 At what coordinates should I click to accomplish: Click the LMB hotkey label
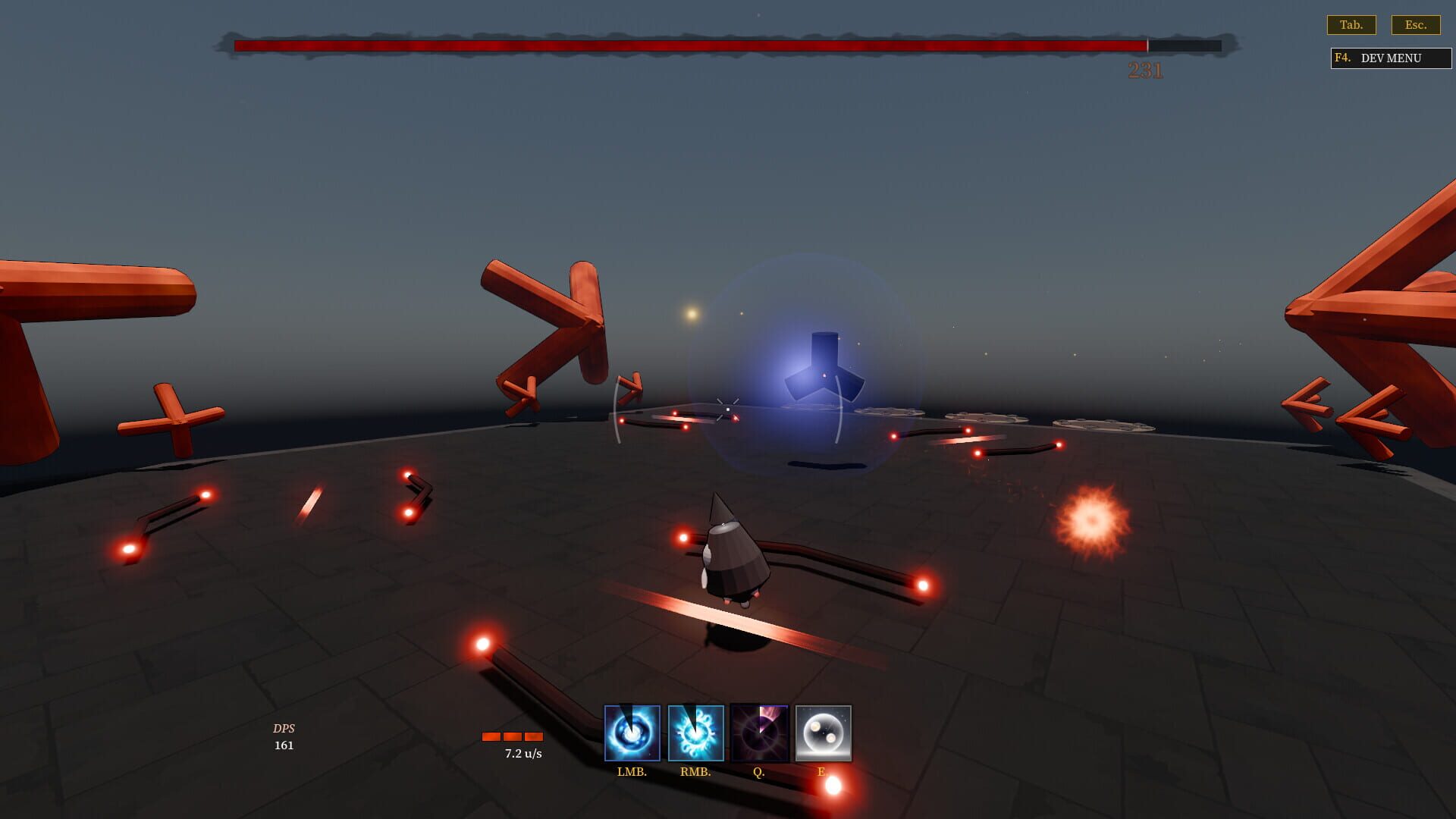tap(632, 773)
